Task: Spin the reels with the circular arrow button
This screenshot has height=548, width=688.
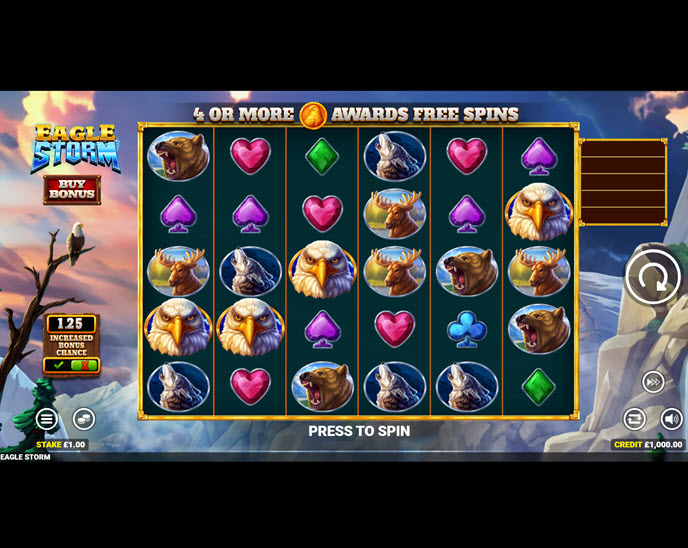Action: click(x=652, y=277)
